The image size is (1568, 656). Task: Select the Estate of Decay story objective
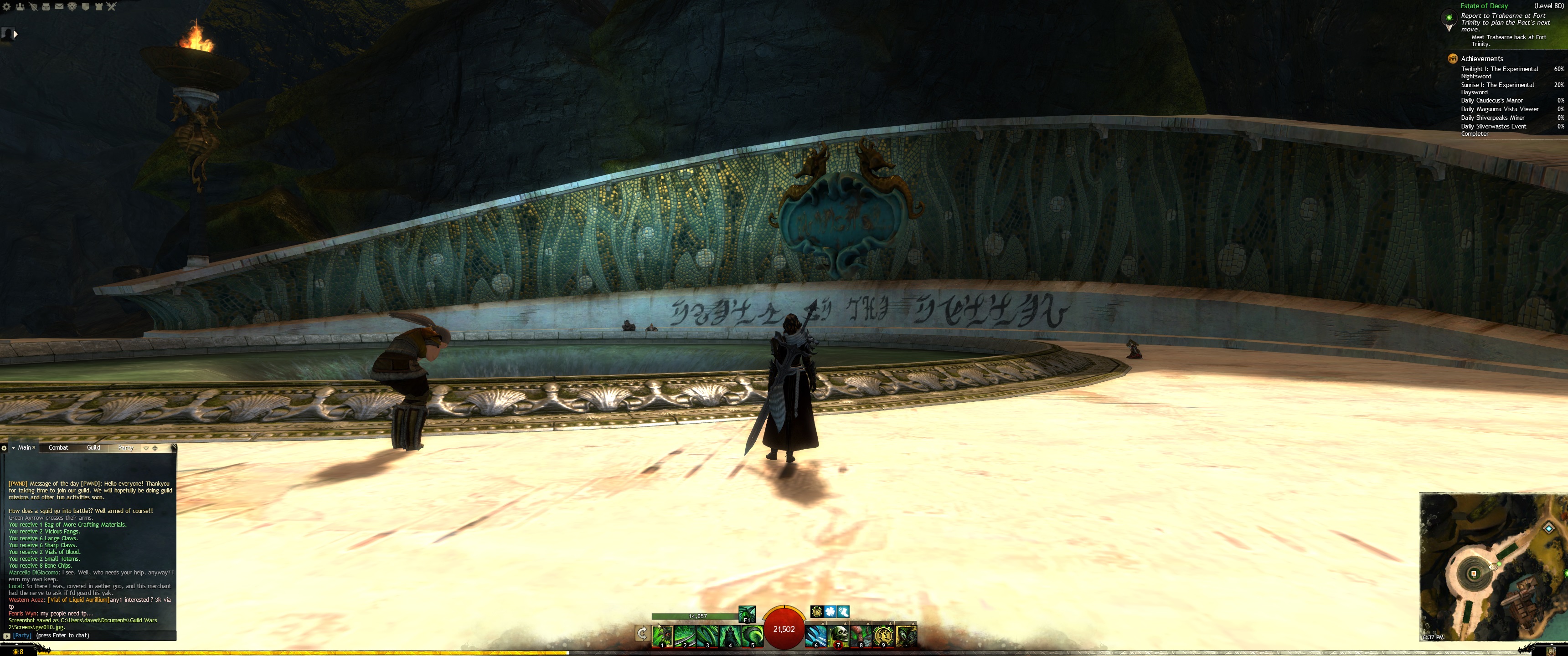(x=1484, y=6)
